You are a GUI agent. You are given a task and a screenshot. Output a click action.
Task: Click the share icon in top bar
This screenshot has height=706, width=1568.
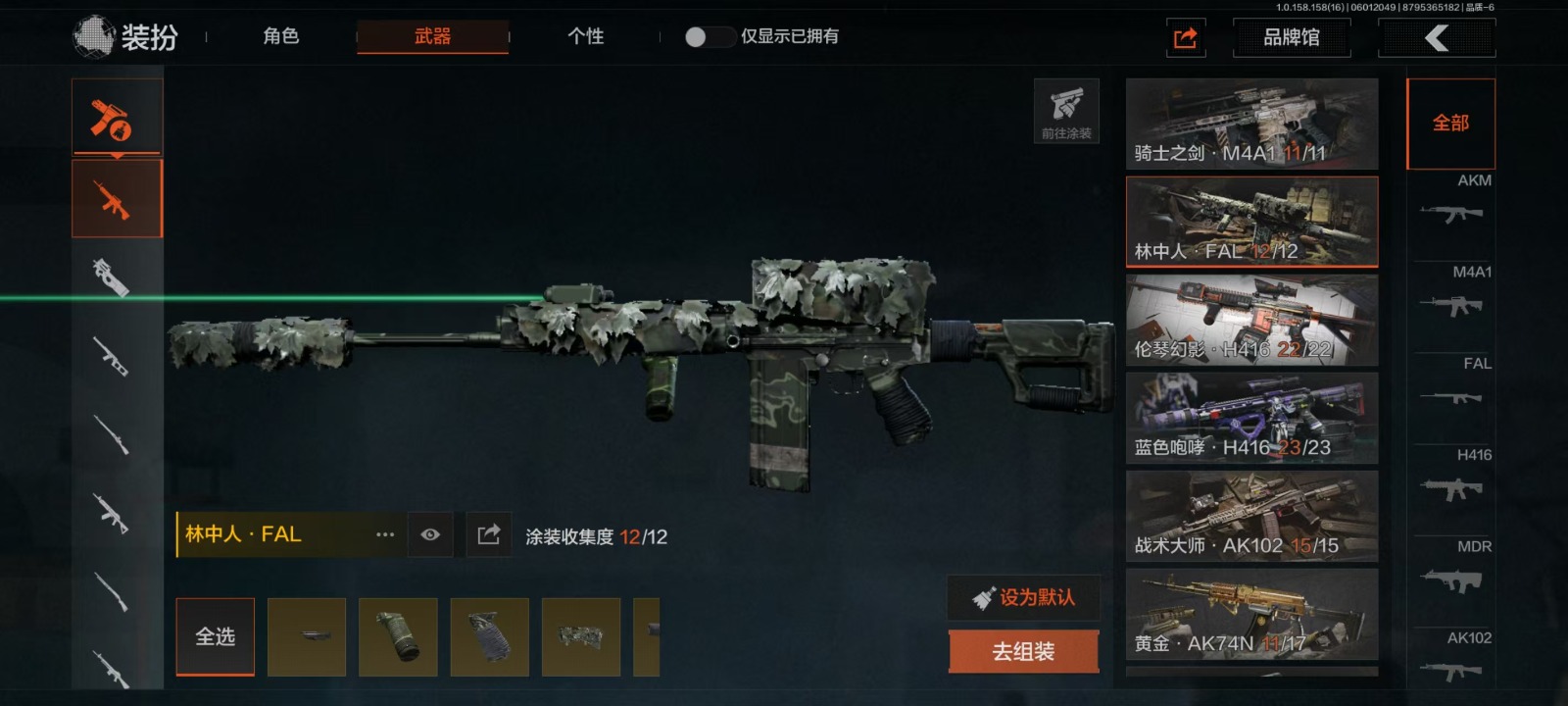coord(1186,38)
